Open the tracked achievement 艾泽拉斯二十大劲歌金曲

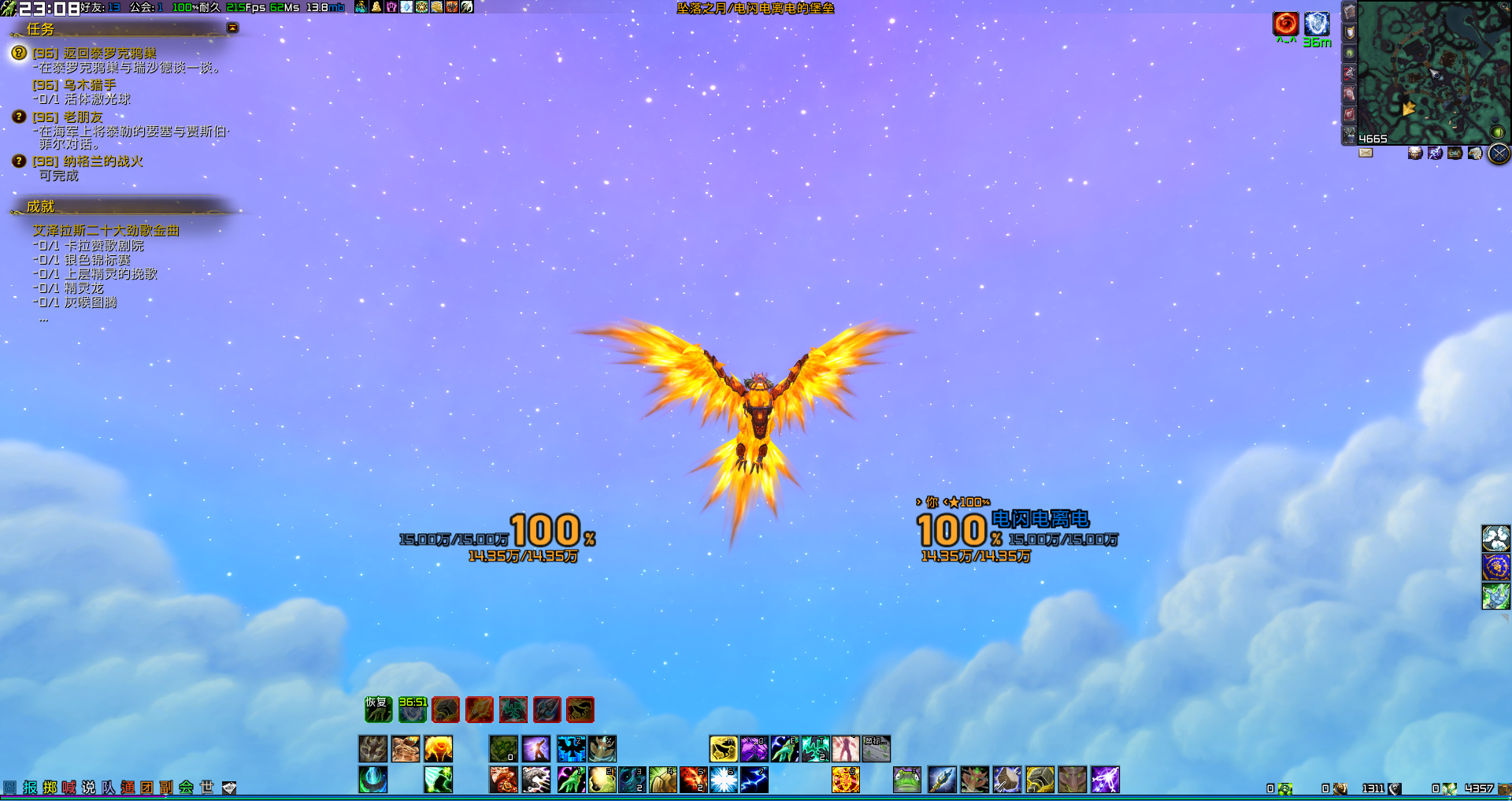click(x=106, y=230)
